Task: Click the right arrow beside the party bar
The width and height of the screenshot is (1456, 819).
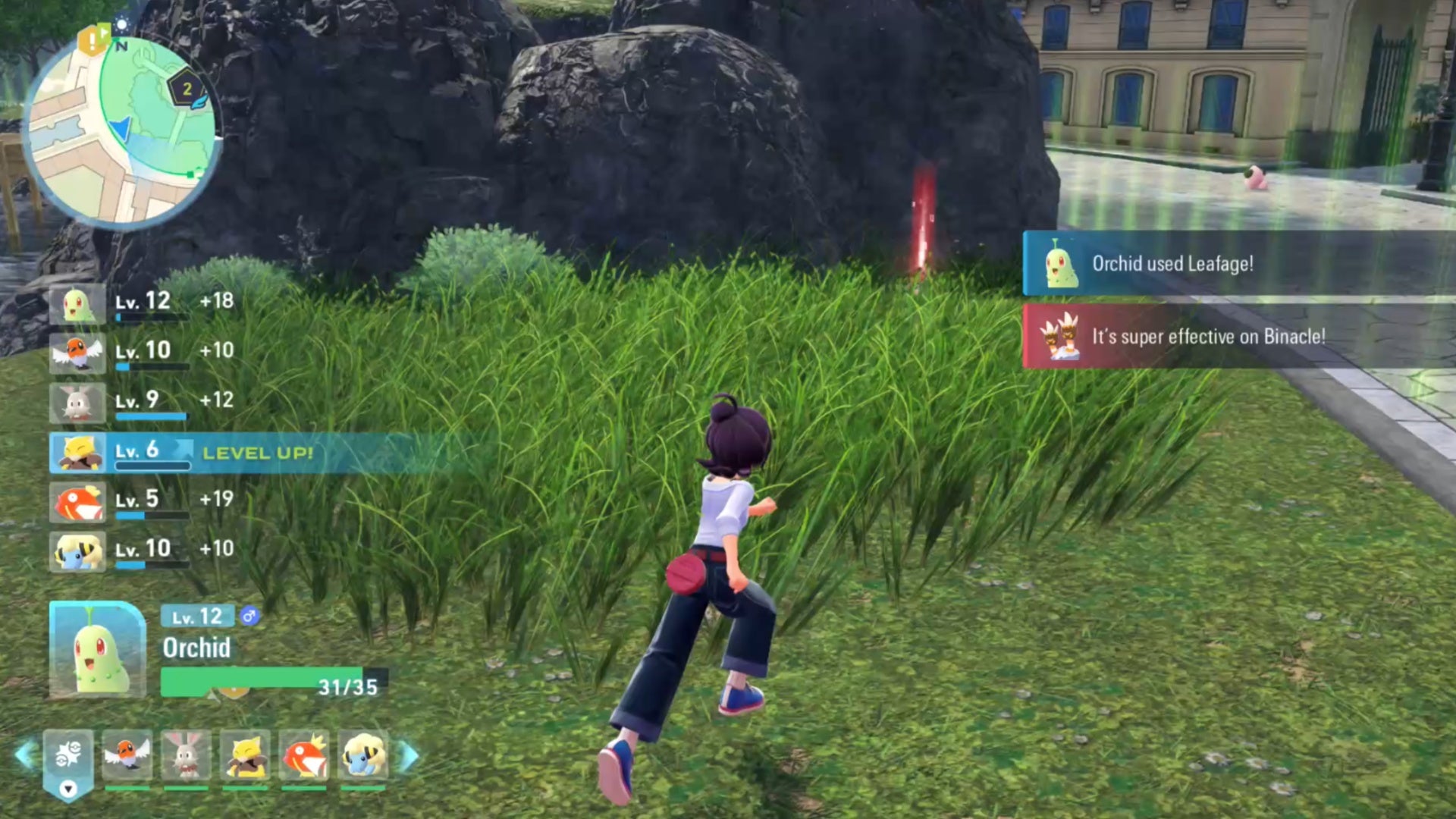Action: click(x=409, y=755)
